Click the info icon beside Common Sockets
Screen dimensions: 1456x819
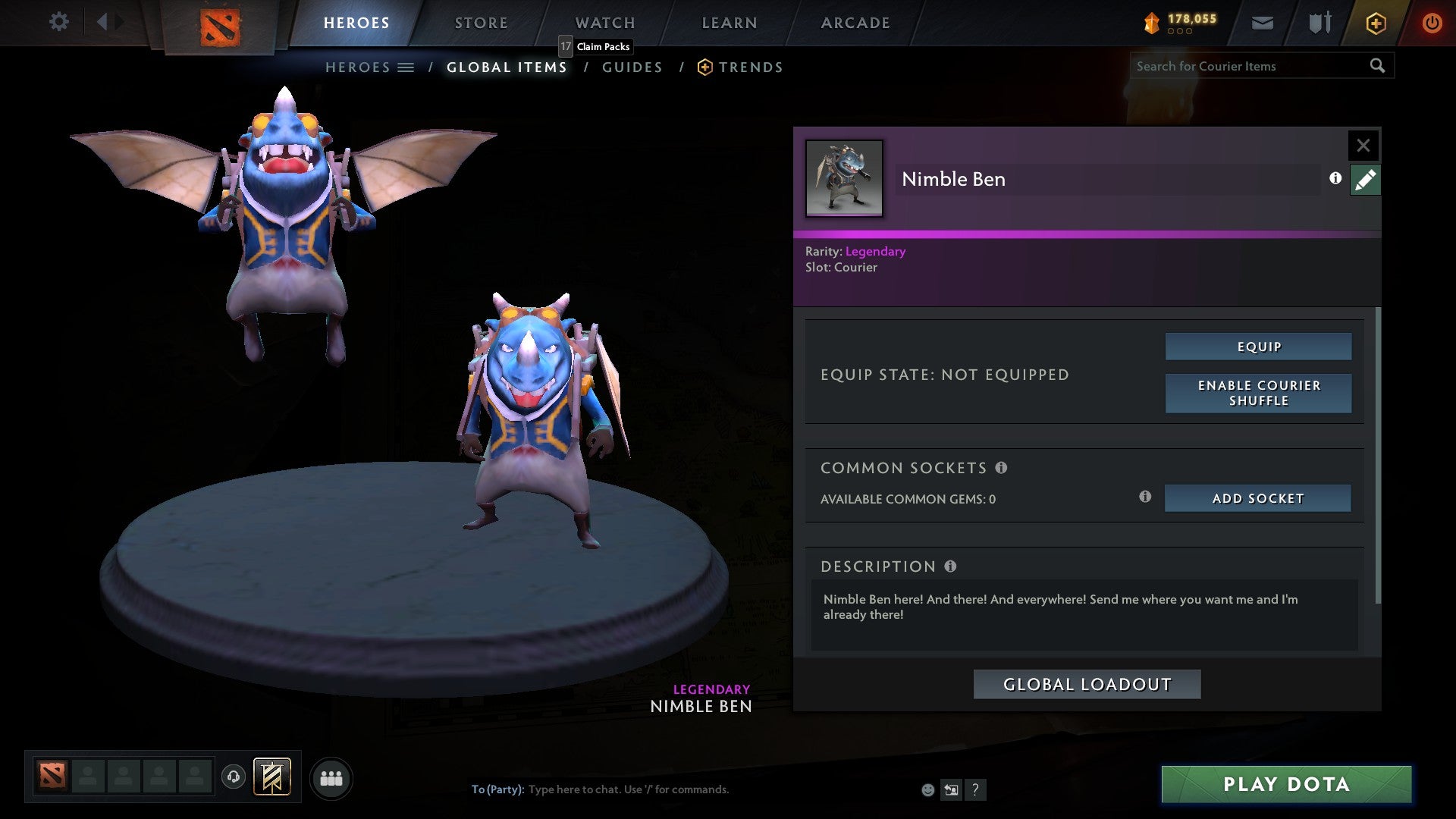pos(1003,468)
